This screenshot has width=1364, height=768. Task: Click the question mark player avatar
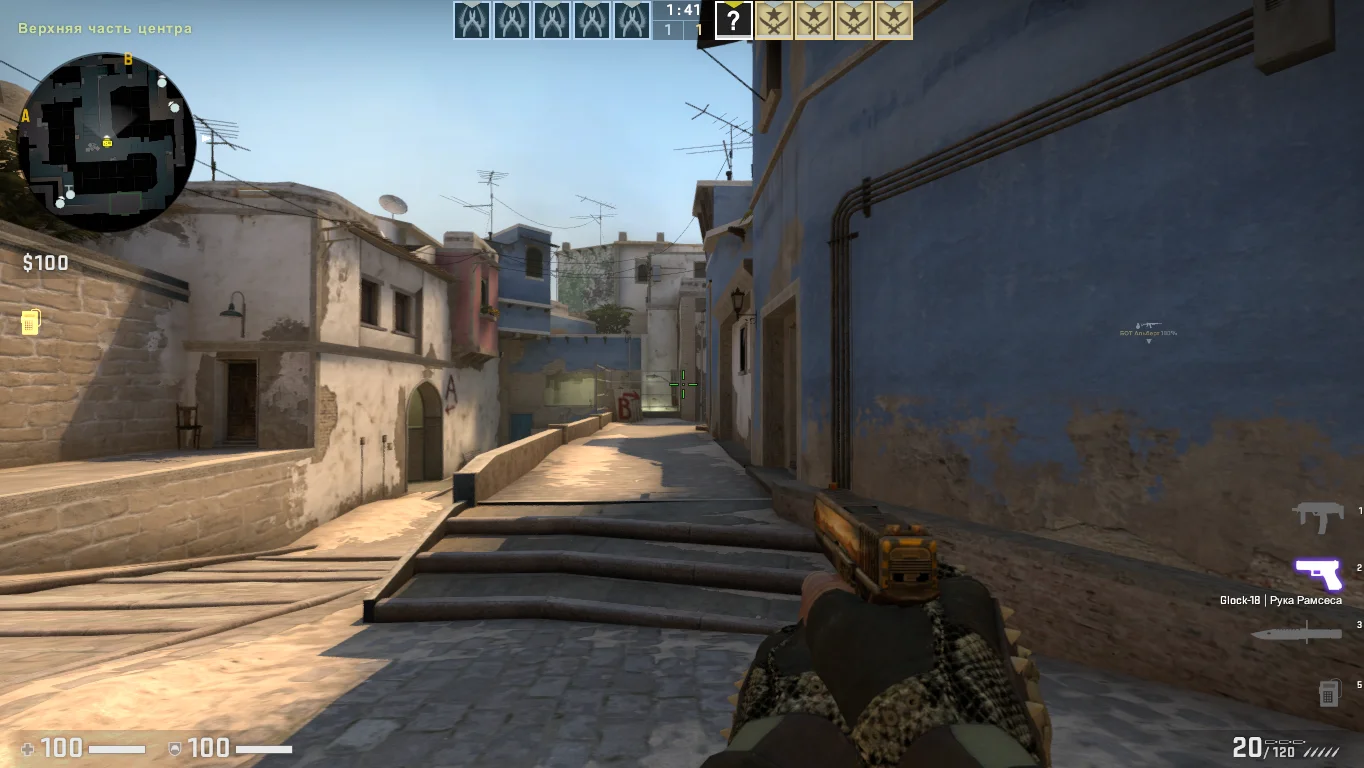coord(733,20)
